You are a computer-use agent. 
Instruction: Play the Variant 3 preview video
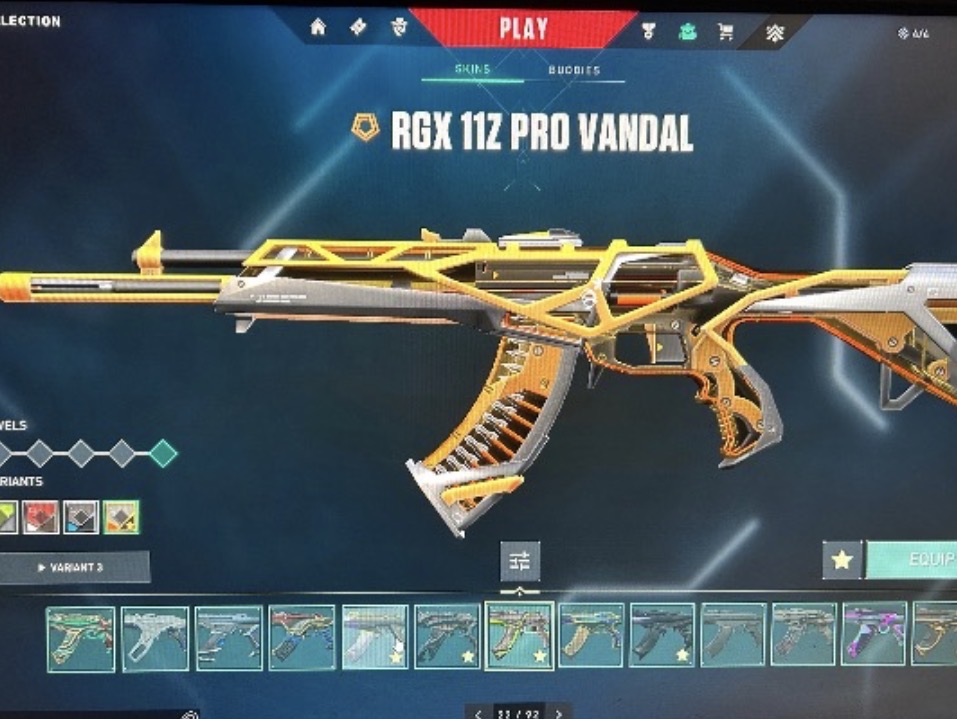pyautogui.click(x=73, y=567)
